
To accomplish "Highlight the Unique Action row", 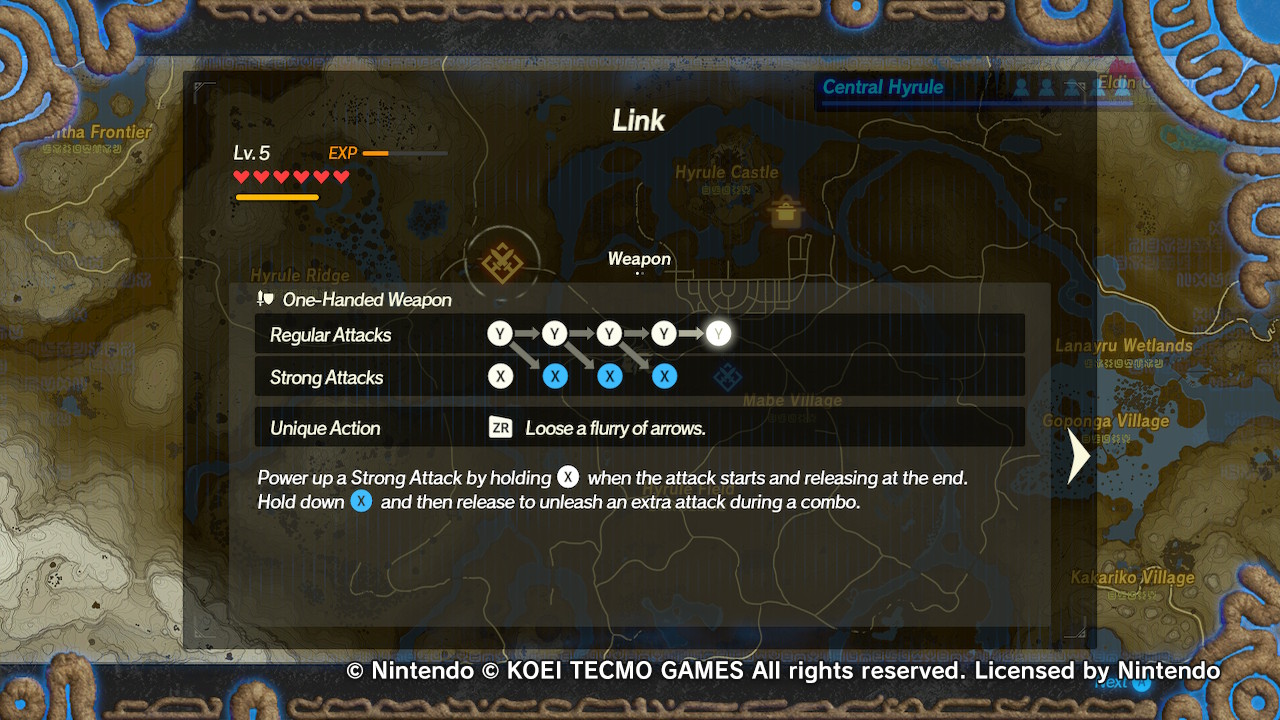I will tap(639, 428).
